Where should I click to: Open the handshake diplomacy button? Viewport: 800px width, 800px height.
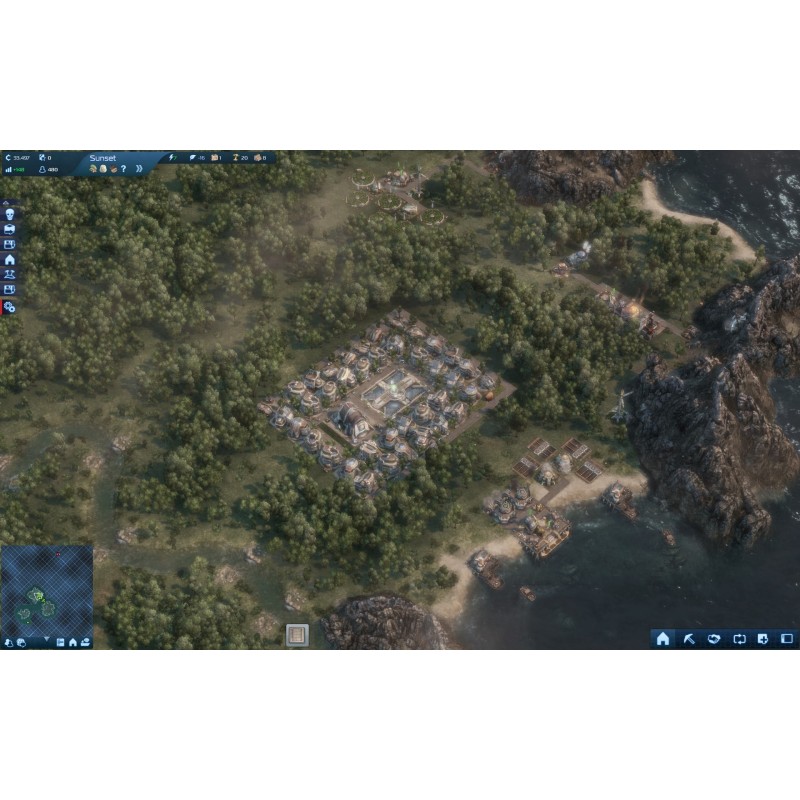[x=713, y=639]
